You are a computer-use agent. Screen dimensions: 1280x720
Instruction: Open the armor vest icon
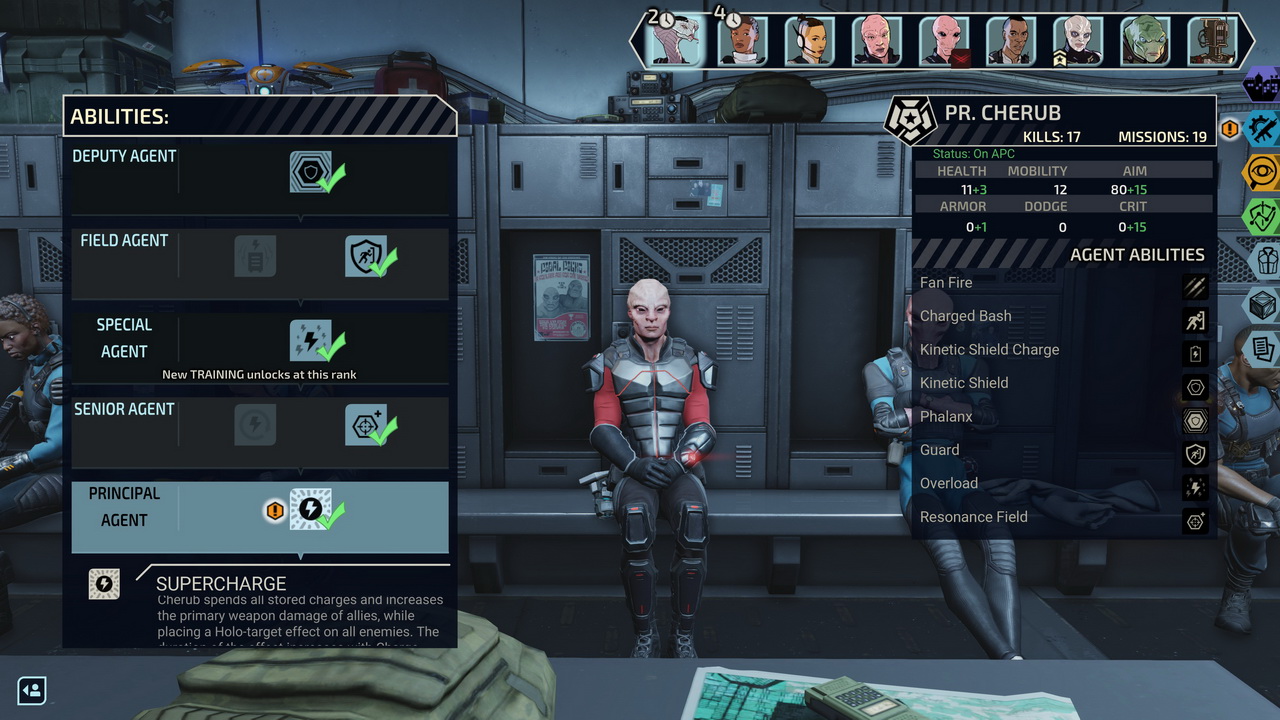(x=1266, y=261)
